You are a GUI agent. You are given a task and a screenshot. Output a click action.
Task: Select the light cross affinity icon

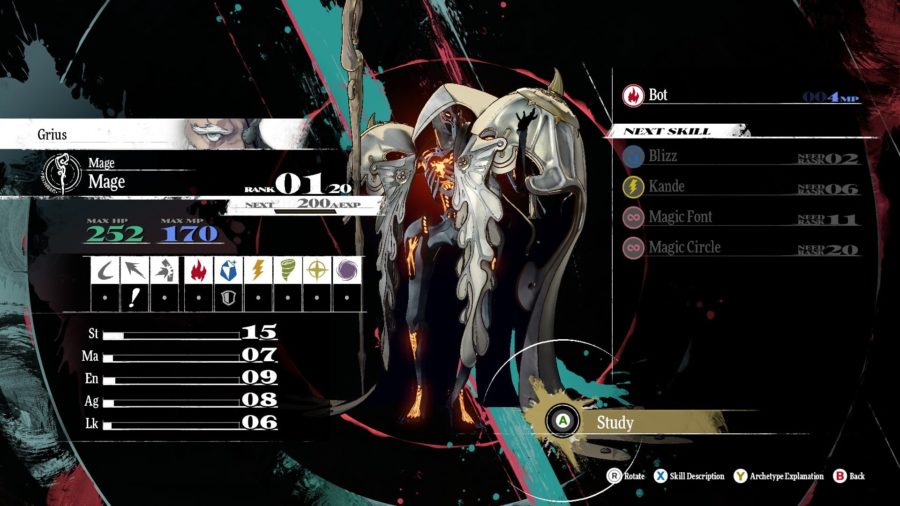(317, 270)
